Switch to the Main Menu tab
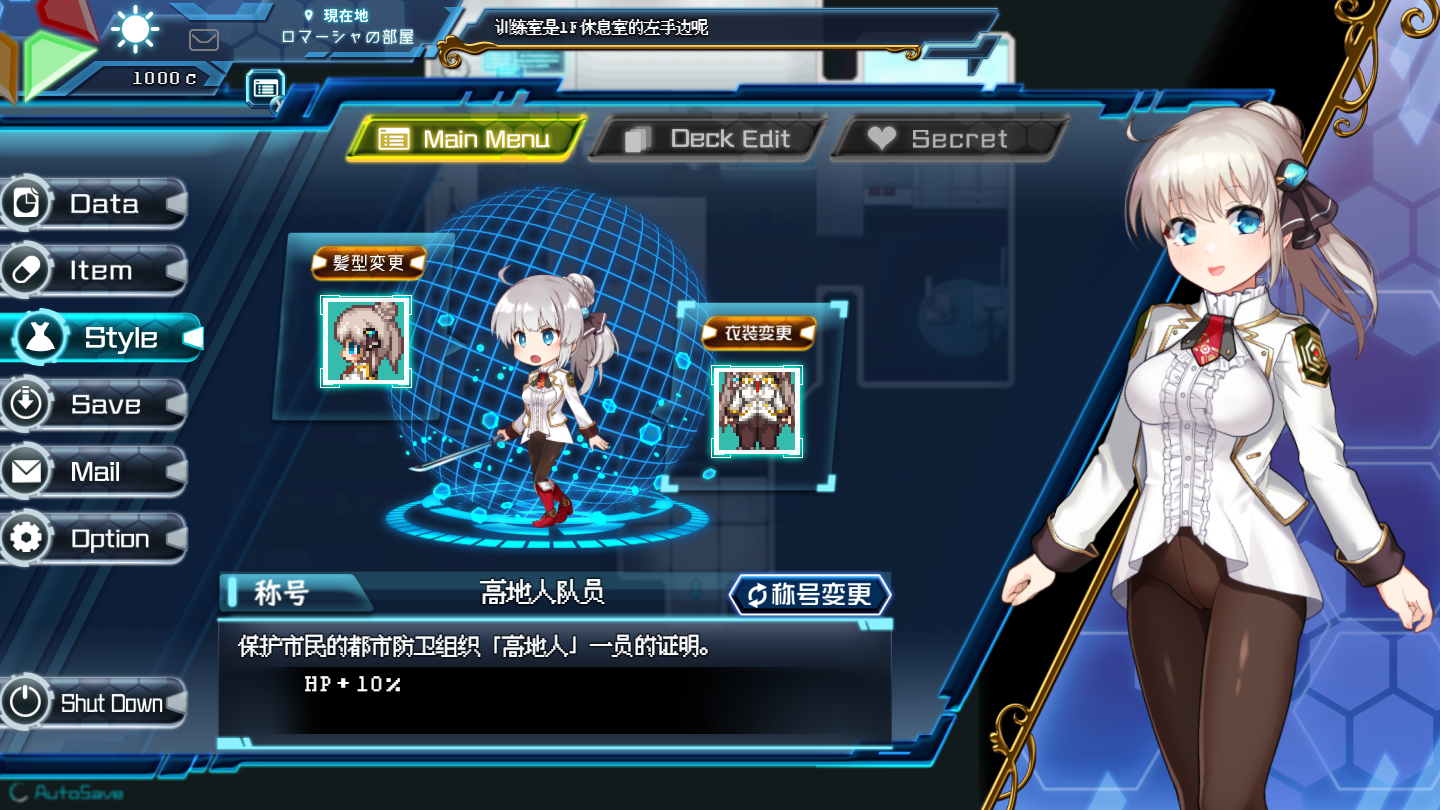The image size is (1440, 810). click(466, 139)
